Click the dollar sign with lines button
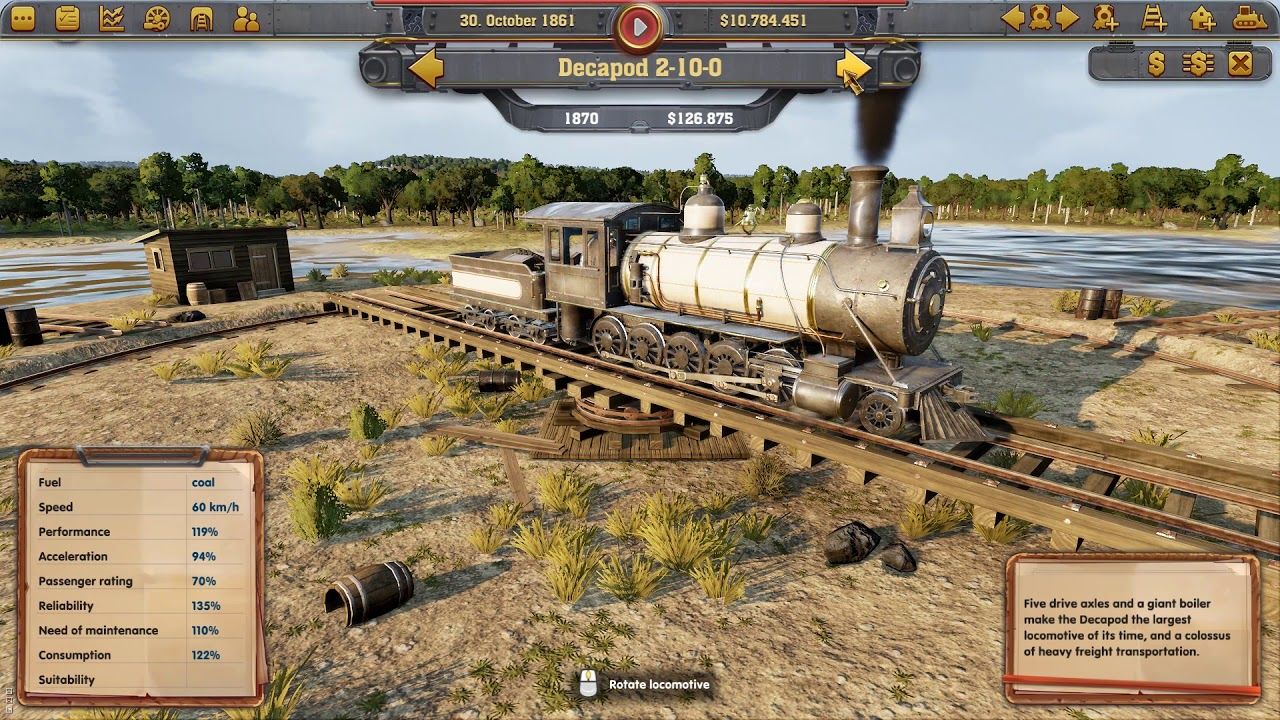This screenshot has height=720, width=1280. [x=1197, y=64]
